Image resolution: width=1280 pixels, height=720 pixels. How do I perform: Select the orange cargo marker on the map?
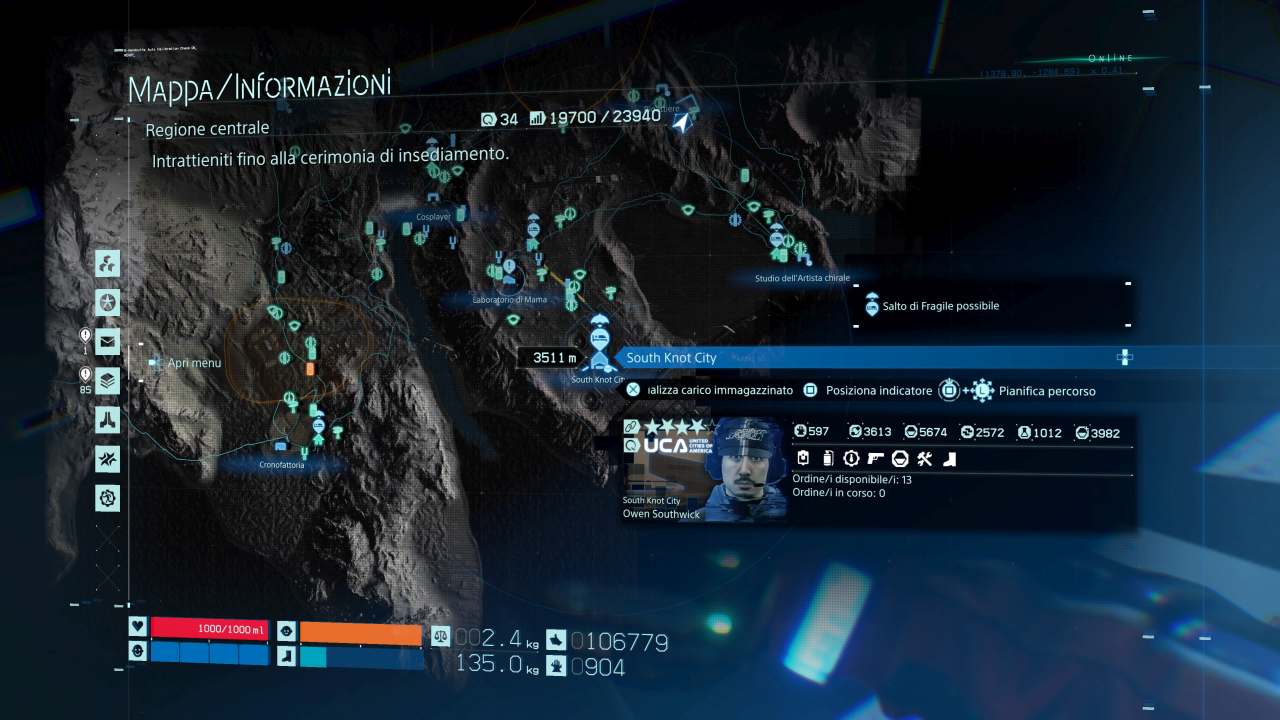(x=310, y=369)
